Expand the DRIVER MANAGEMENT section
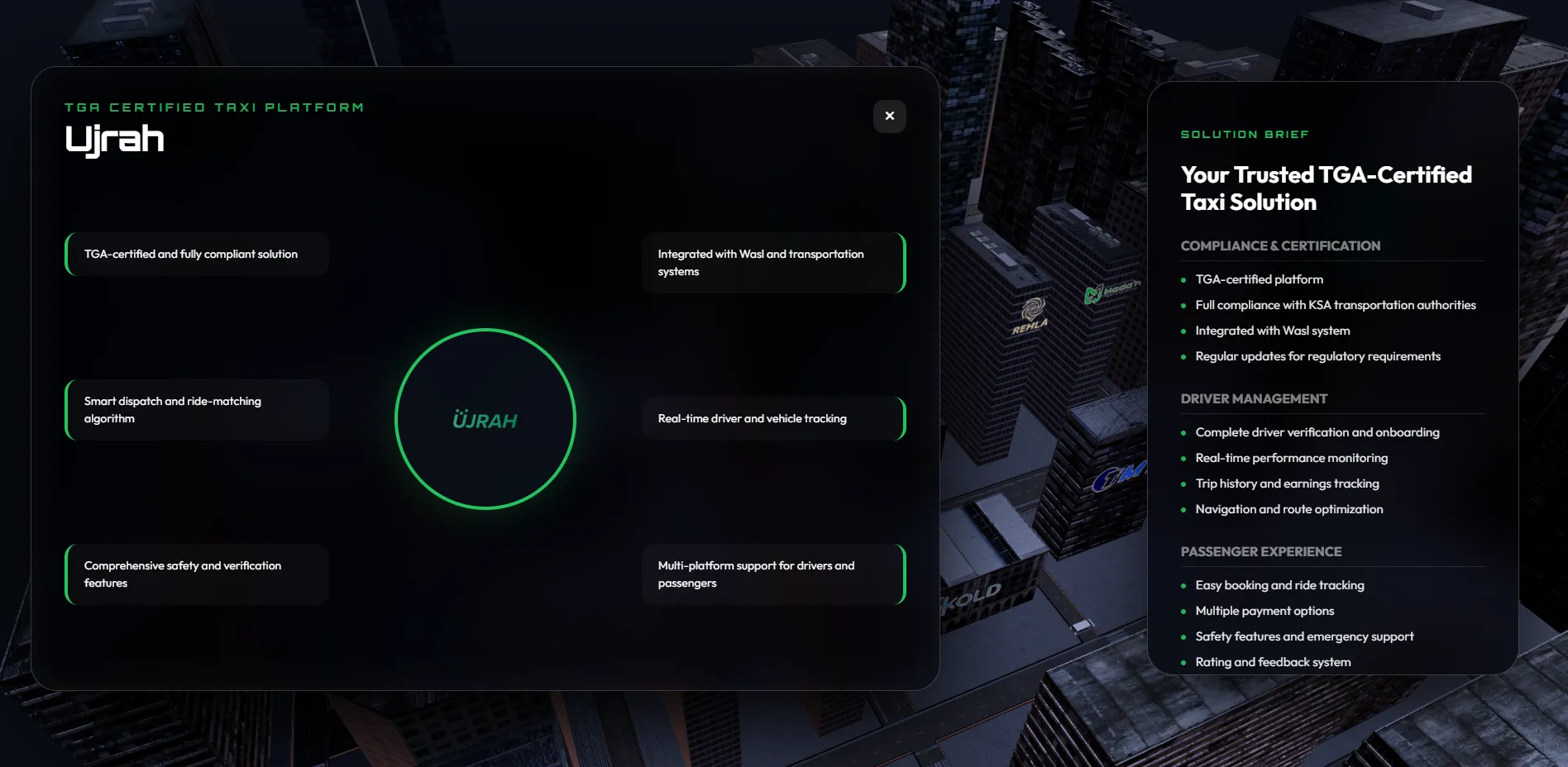The height and width of the screenshot is (767, 1568). [1254, 398]
